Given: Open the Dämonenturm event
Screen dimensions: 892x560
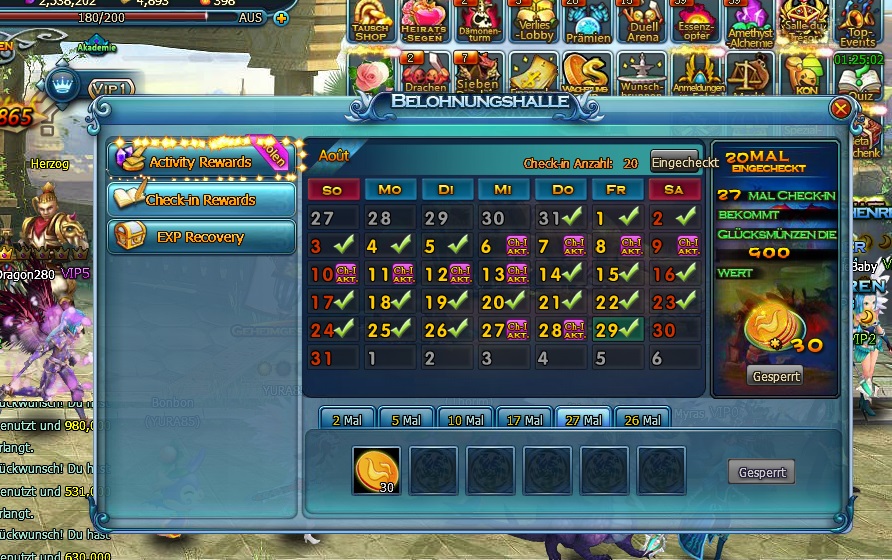Looking at the screenshot, I should click(x=479, y=21).
